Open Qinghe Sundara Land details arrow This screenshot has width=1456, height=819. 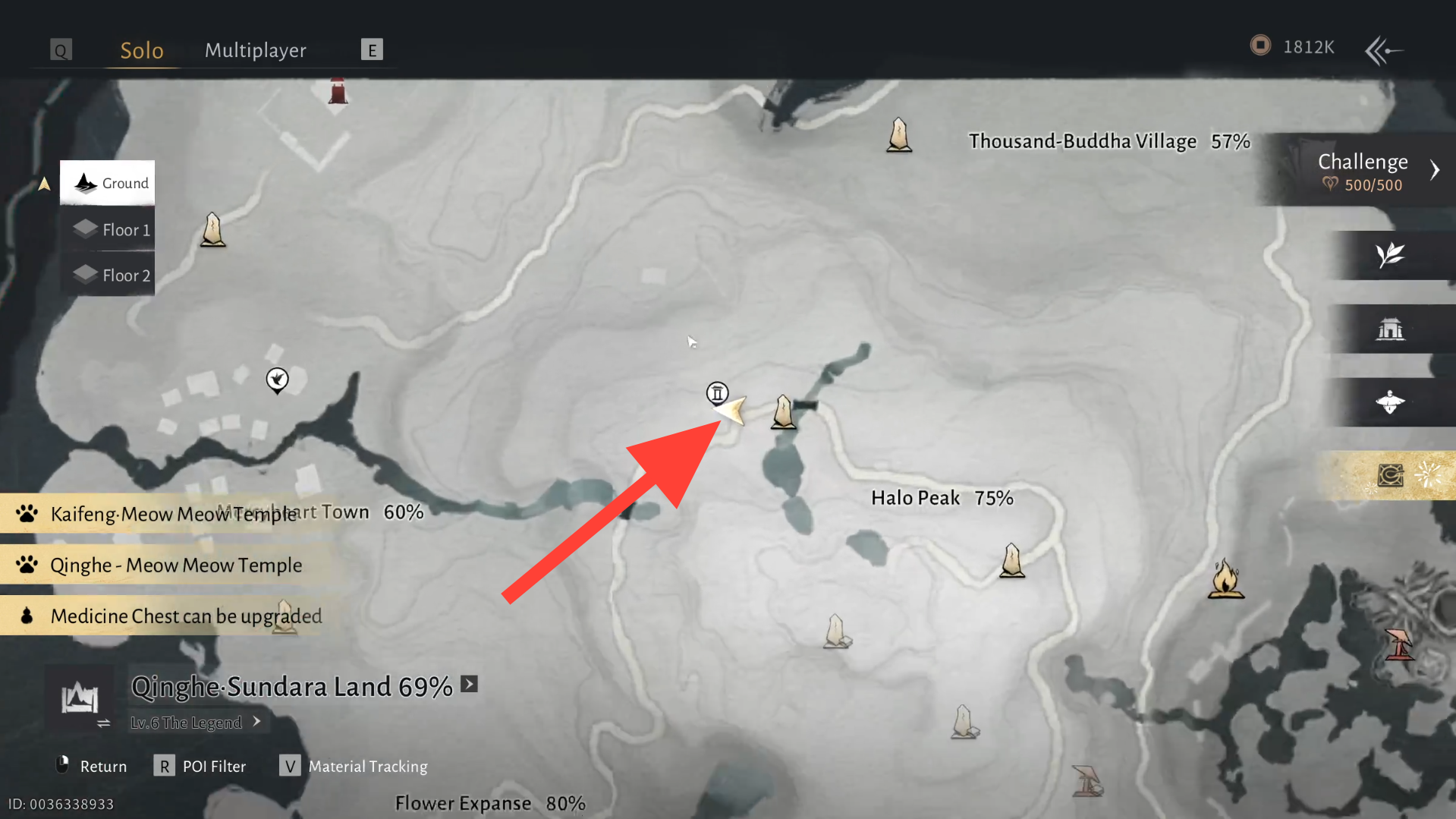coord(469,684)
